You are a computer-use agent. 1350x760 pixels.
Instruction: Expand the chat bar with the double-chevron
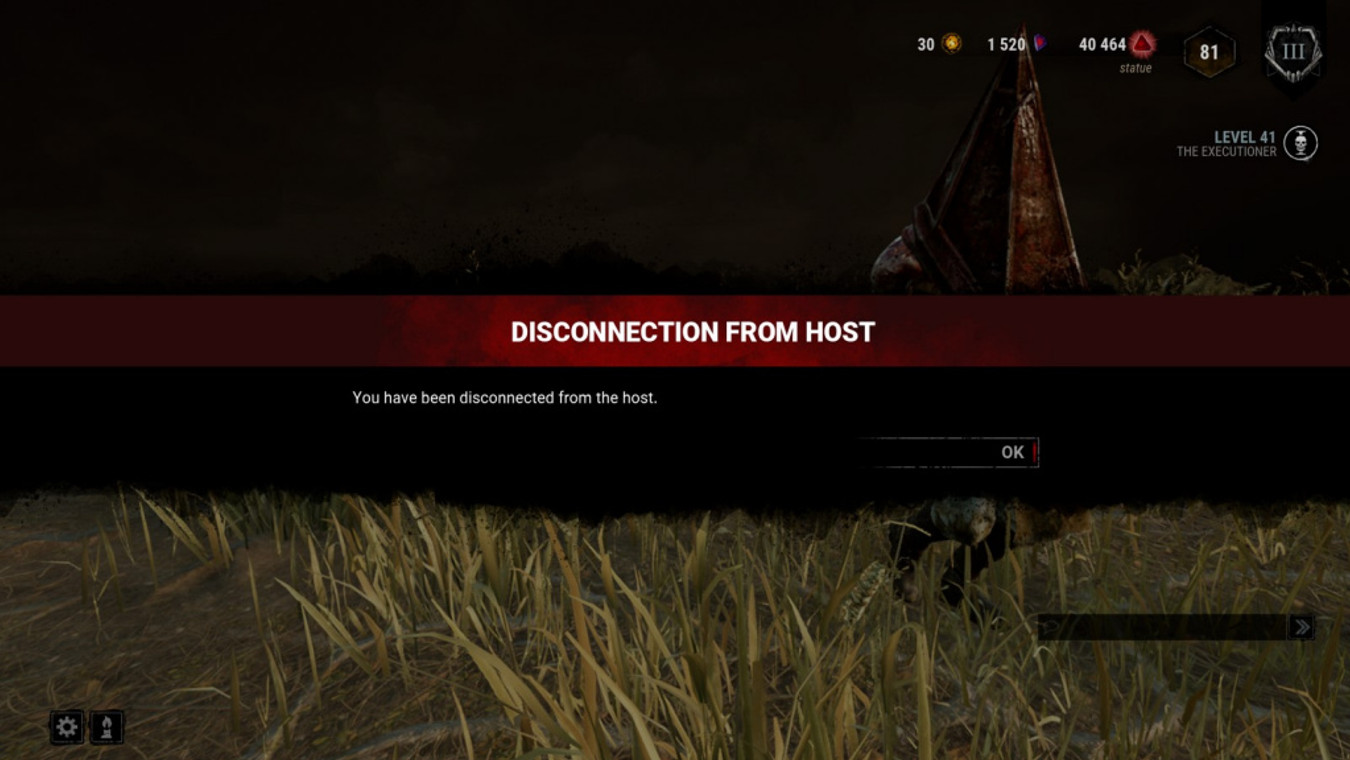coord(1300,626)
